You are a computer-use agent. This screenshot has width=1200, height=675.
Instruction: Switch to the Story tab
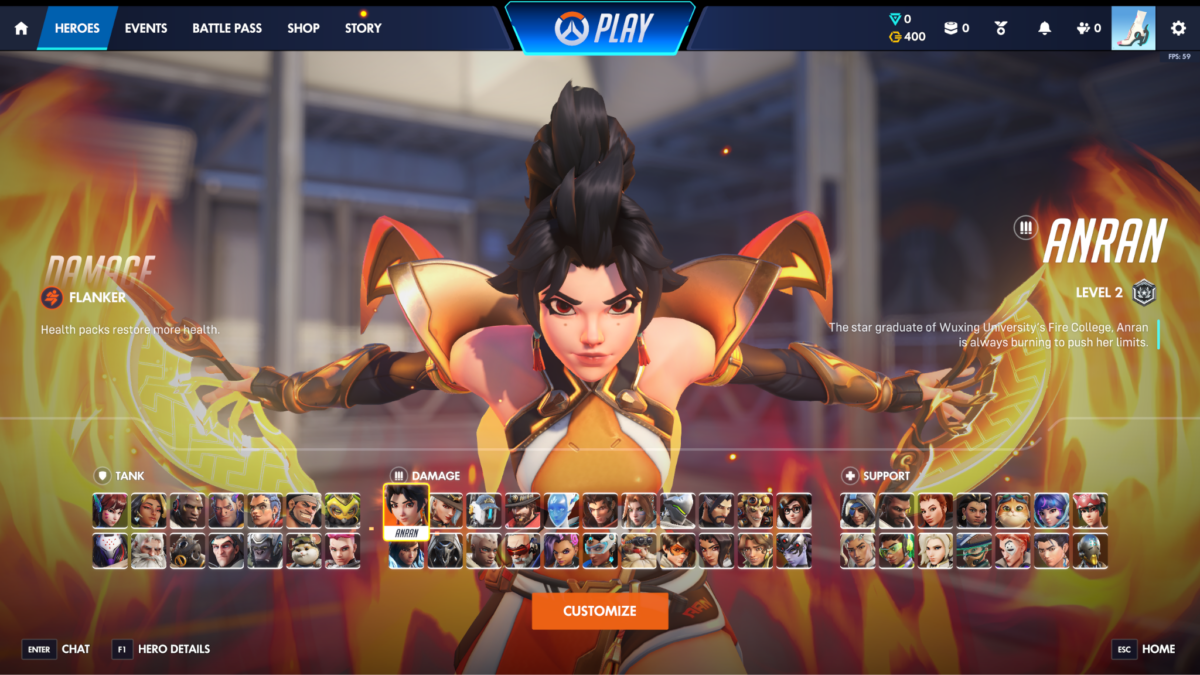[x=363, y=28]
